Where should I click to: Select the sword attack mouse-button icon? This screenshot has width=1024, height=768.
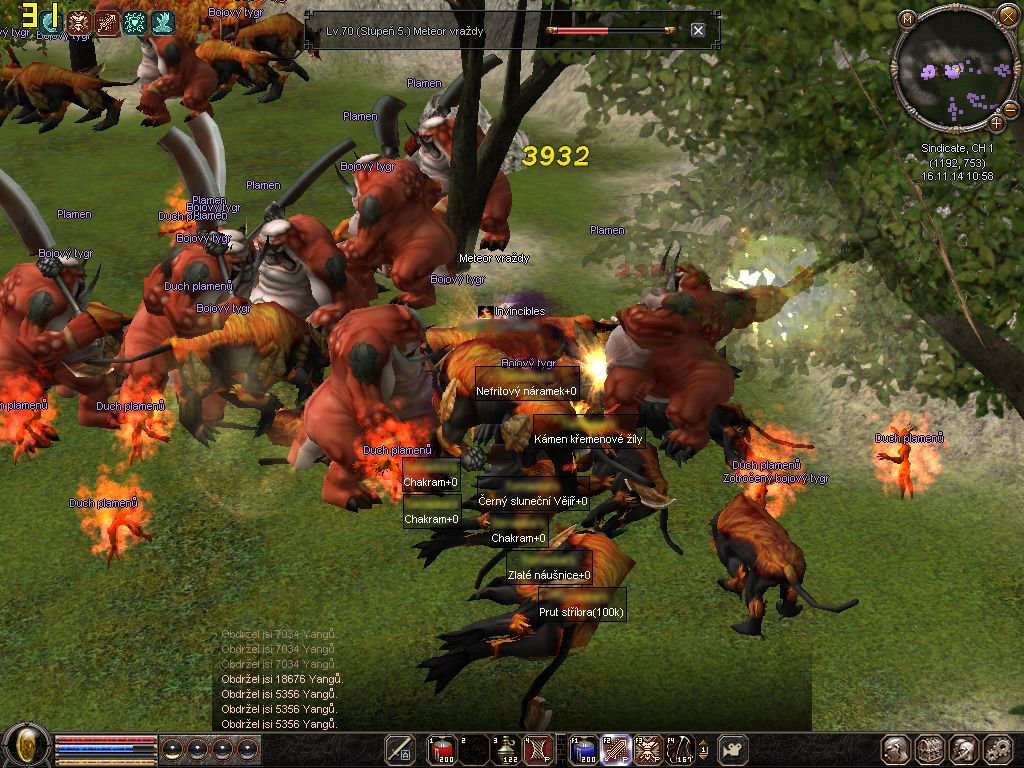tap(401, 749)
